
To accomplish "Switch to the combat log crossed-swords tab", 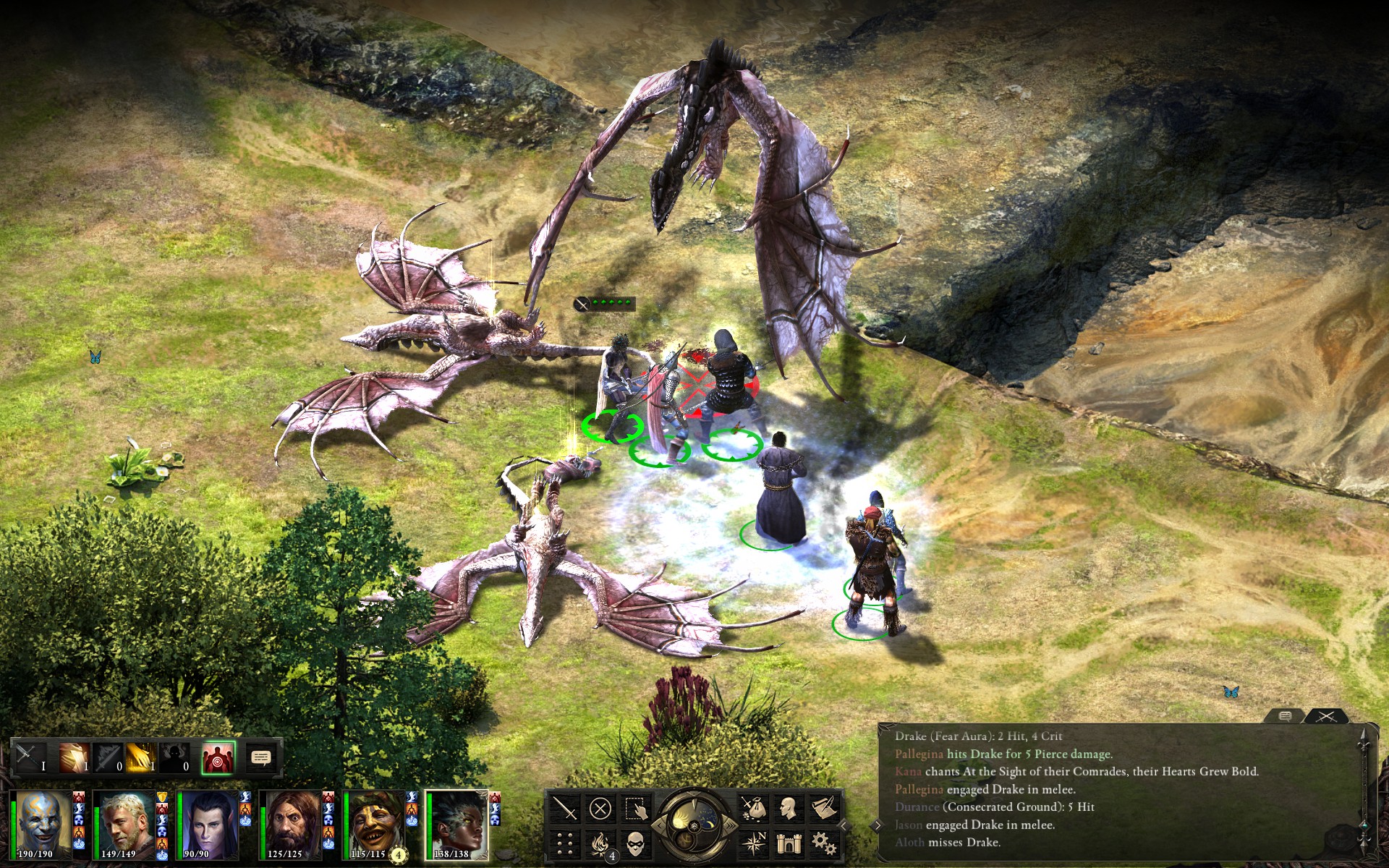I will coord(1326,716).
